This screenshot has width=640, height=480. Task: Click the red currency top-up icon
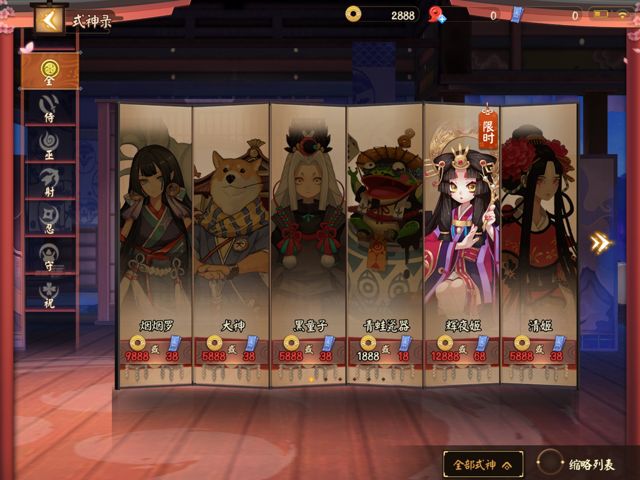(x=437, y=15)
